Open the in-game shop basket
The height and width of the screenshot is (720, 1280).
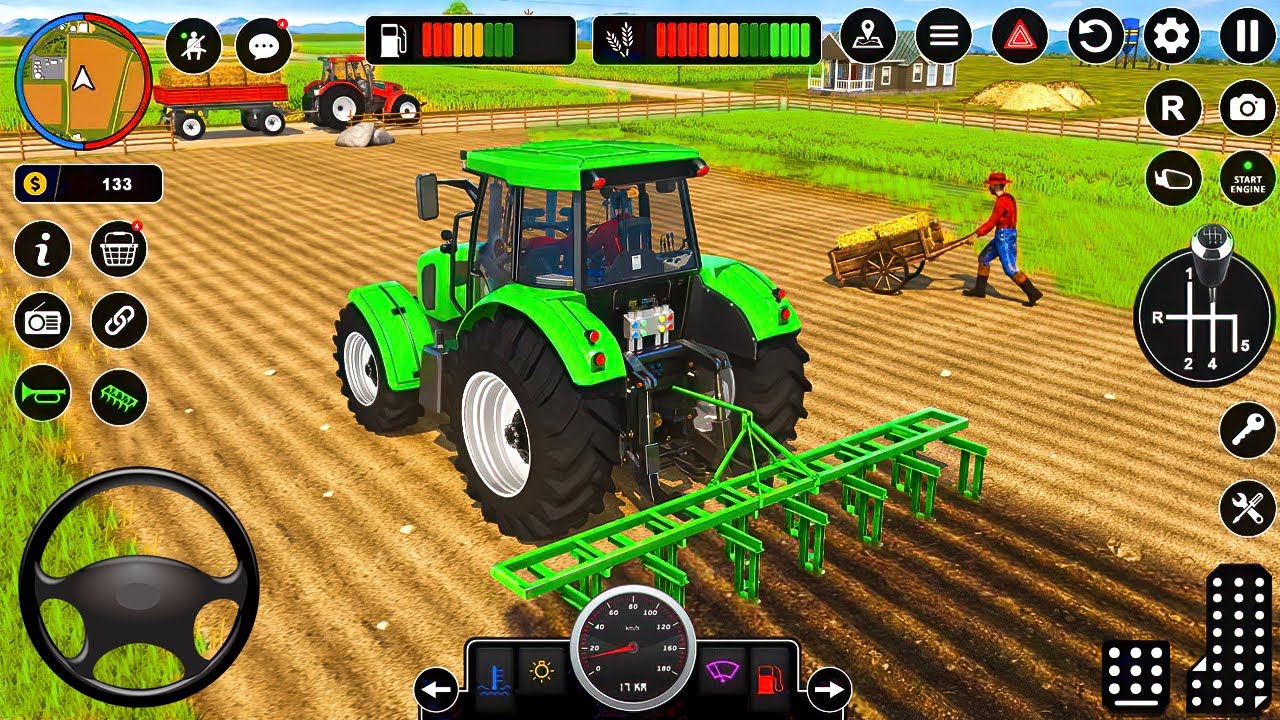(x=120, y=249)
